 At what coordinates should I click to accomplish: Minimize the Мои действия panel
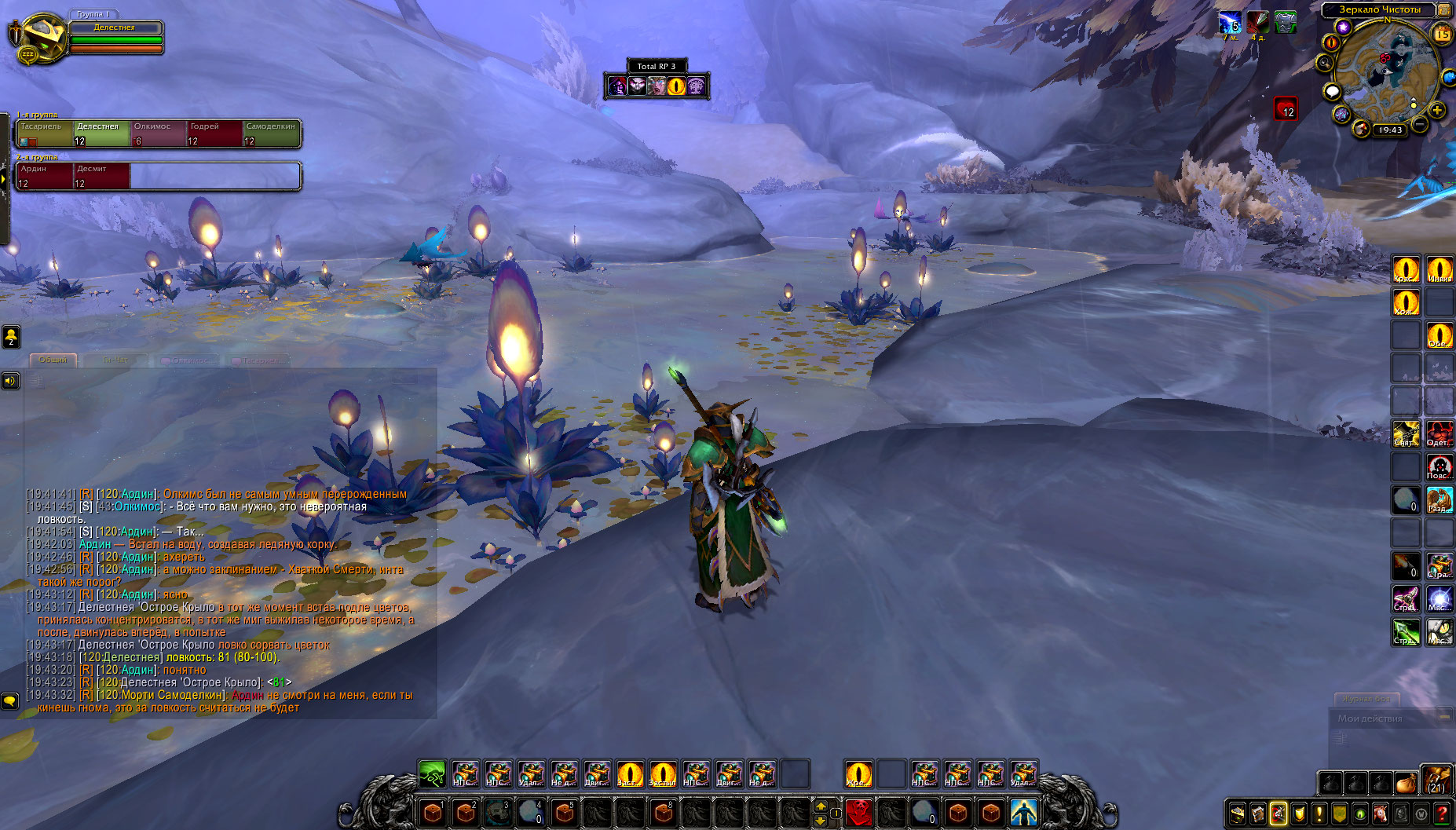[x=1443, y=717]
